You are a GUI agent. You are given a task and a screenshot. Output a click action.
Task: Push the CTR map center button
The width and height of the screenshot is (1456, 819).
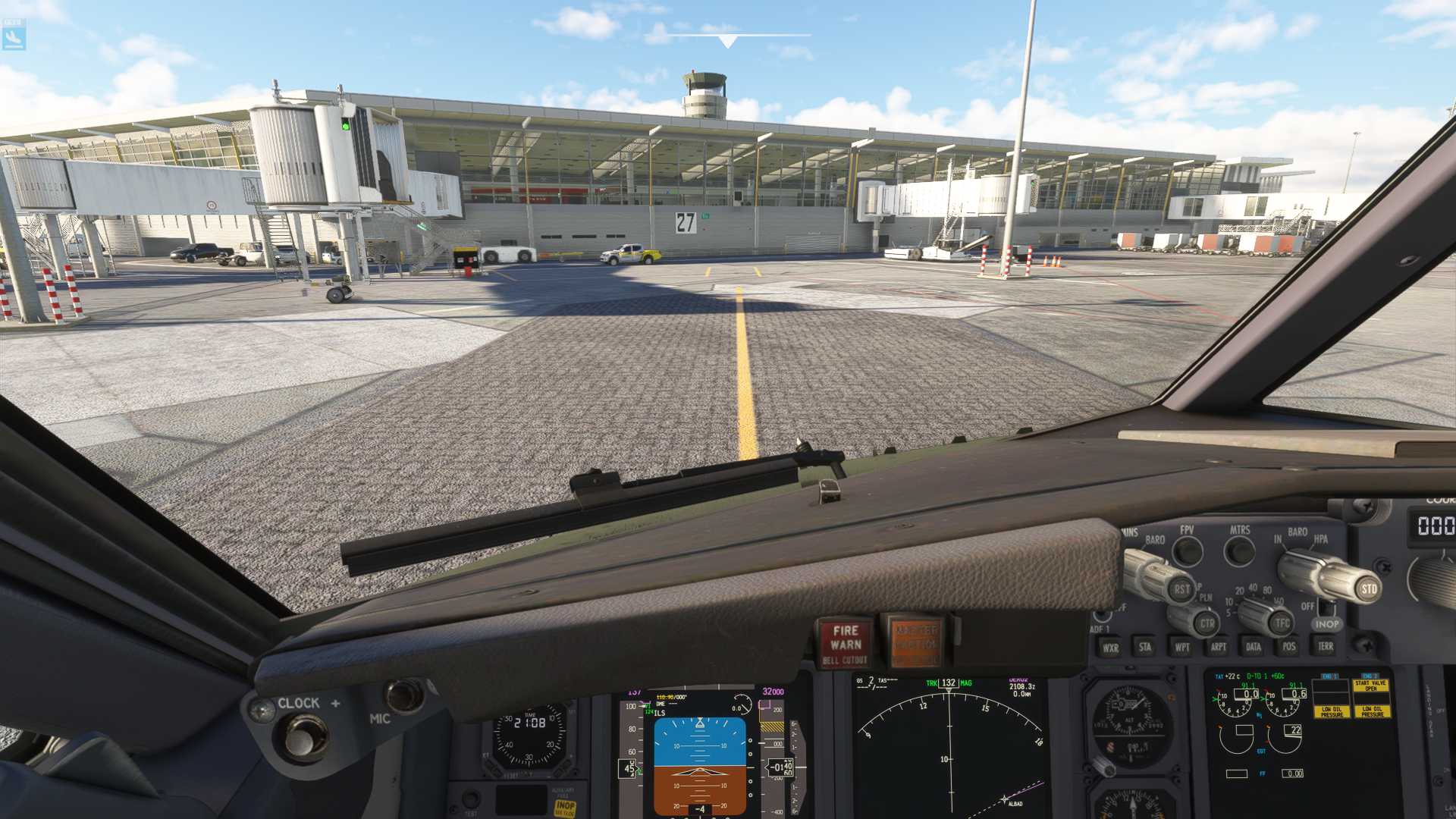(x=1207, y=623)
